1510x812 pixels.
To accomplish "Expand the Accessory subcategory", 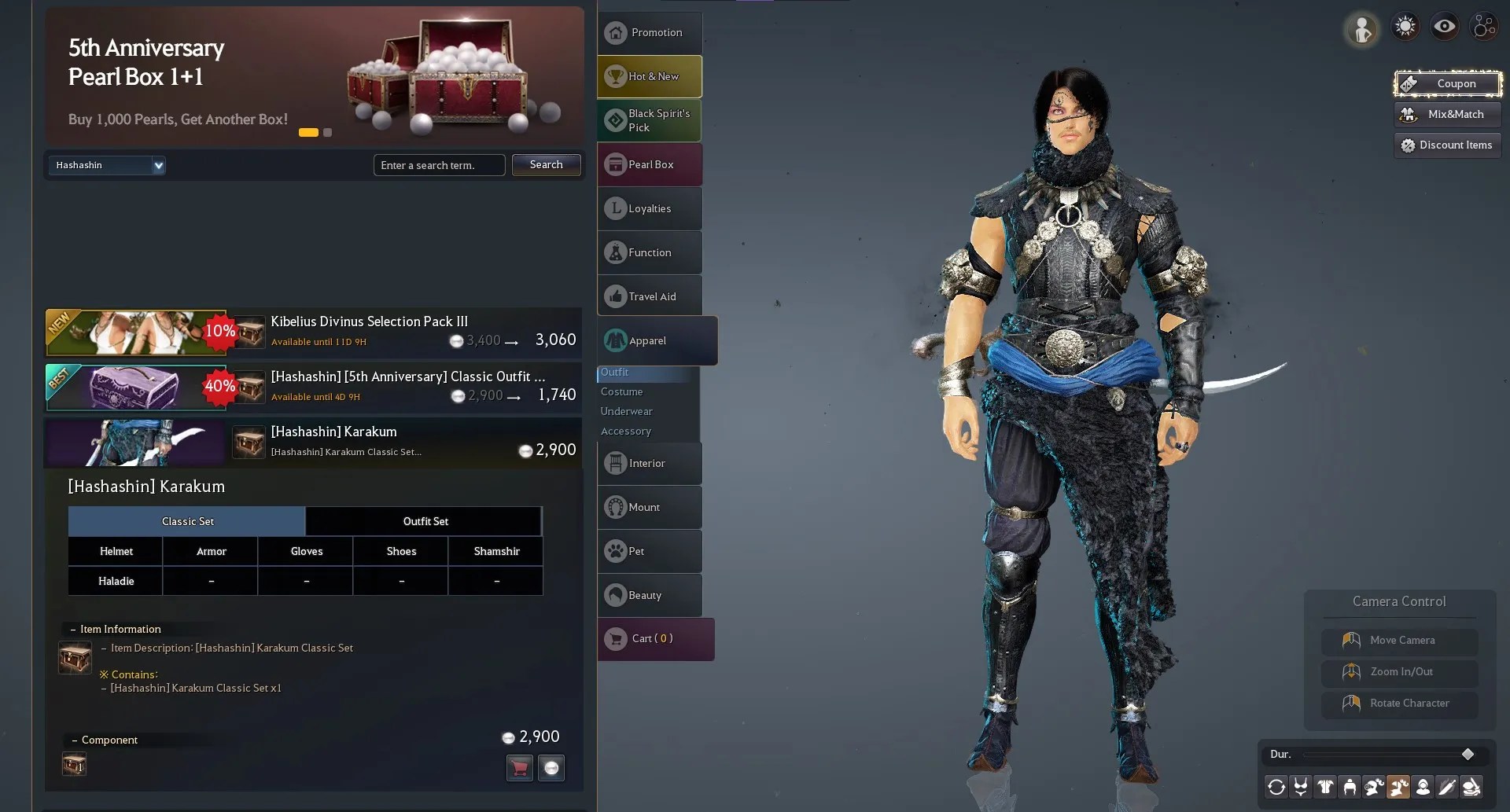I will pyautogui.click(x=626, y=431).
